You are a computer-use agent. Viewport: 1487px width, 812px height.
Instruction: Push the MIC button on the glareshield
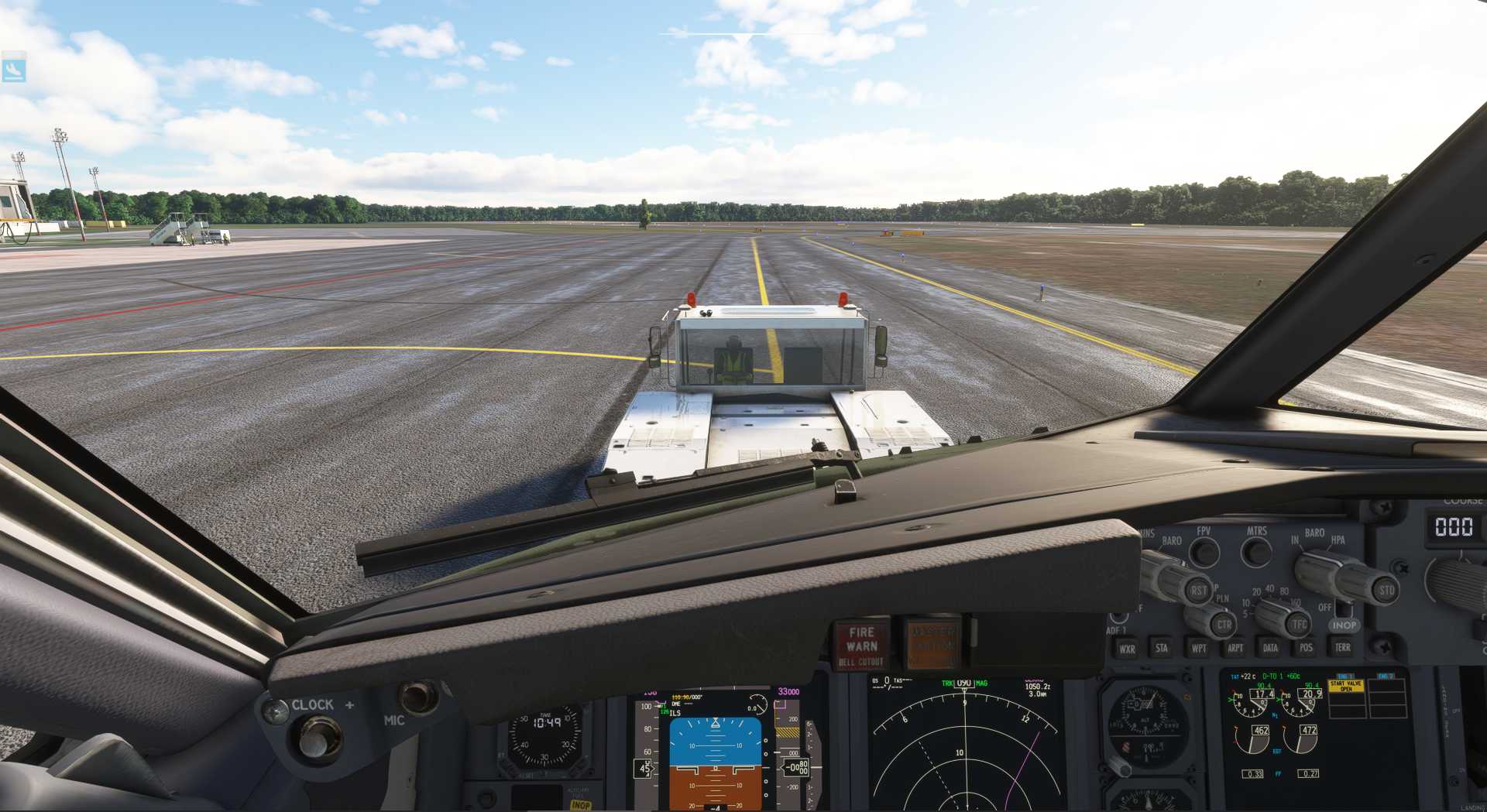click(419, 697)
